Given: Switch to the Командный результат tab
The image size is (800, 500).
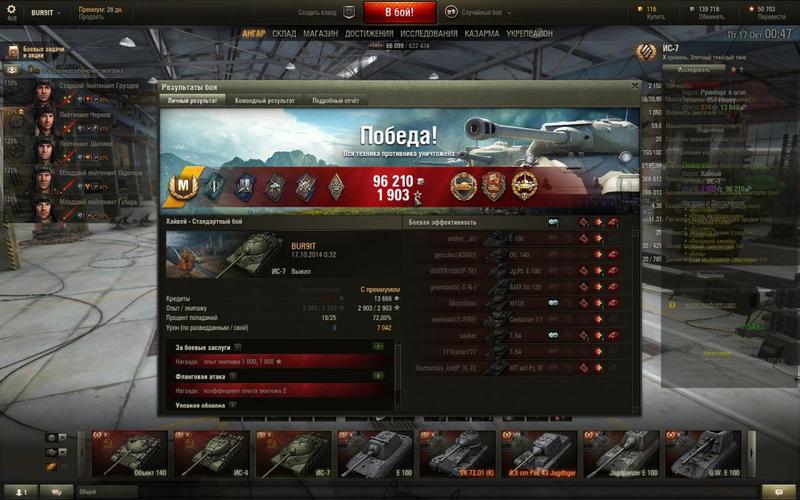Looking at the screenshot, I should pos(265,101).
